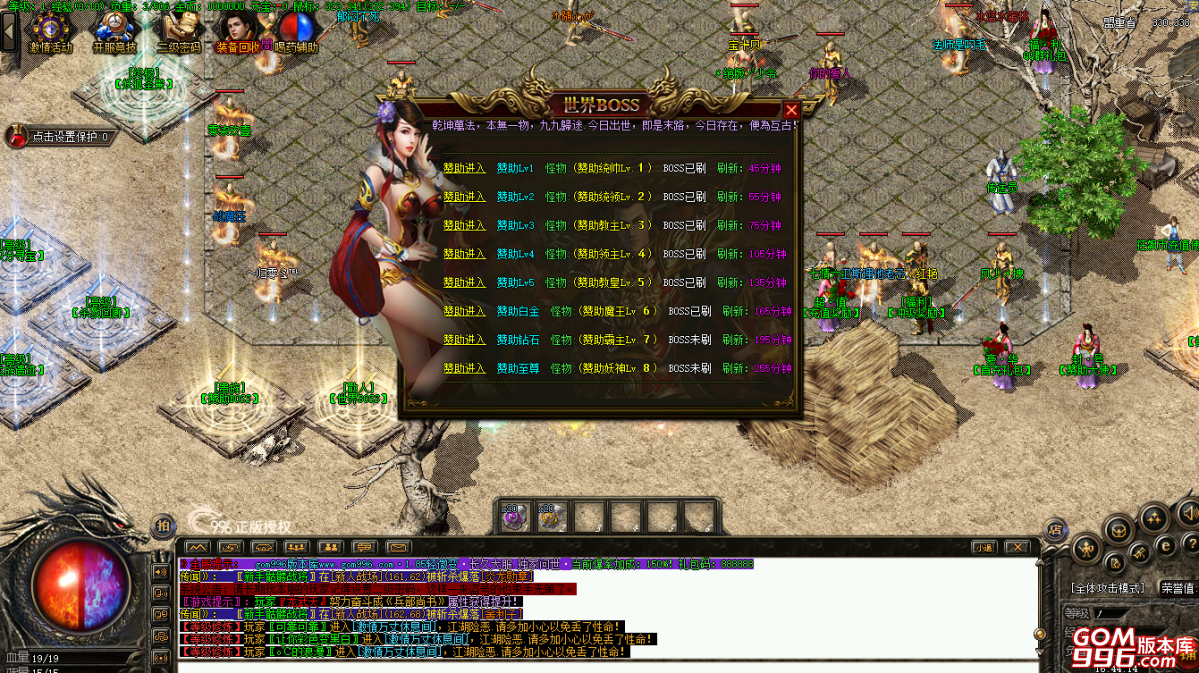The width and height of the screenshot is (1199, 673).
Task: Close the chat panel with X button
Action: click(1016, 547)
